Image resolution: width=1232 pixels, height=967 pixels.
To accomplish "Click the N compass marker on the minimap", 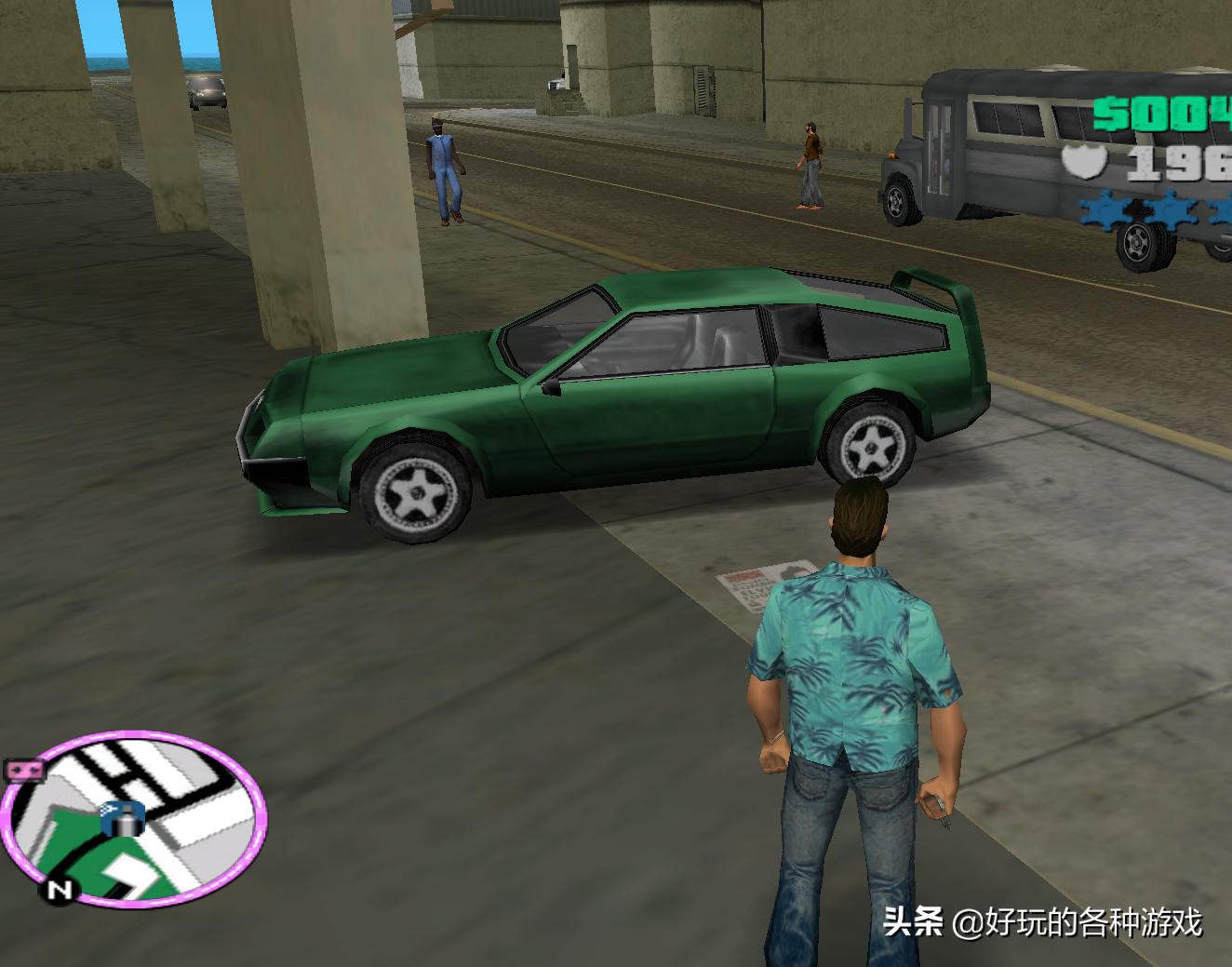I will [59, 889].
